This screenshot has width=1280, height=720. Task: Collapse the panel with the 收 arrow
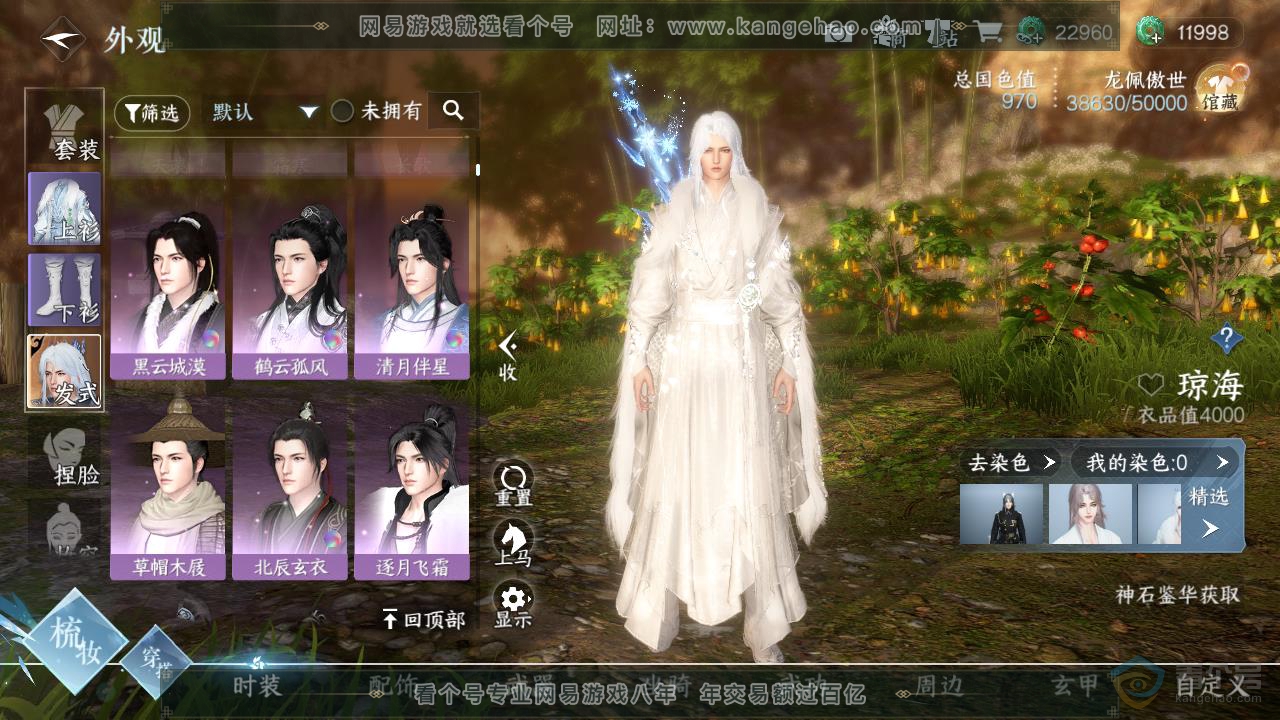point(508,356)
